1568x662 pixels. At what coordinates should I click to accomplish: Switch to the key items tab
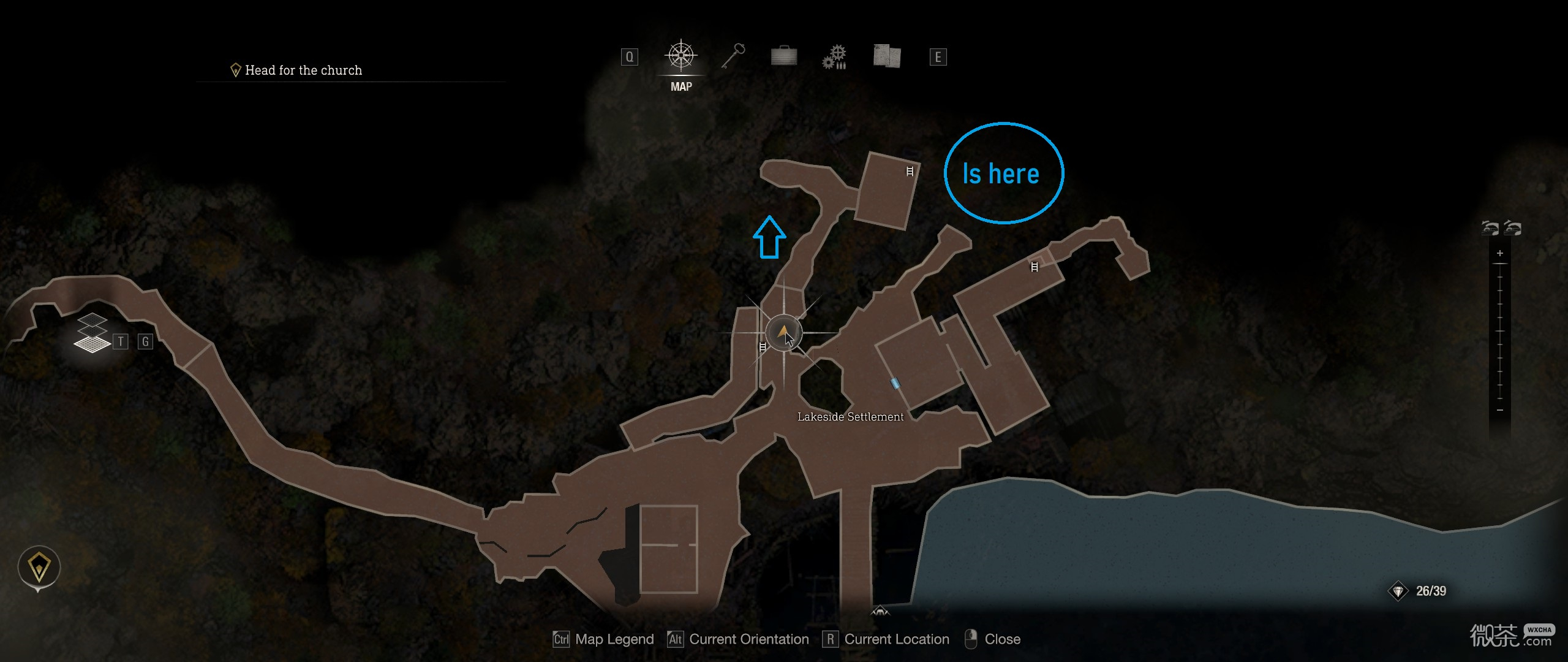point(733,56)
